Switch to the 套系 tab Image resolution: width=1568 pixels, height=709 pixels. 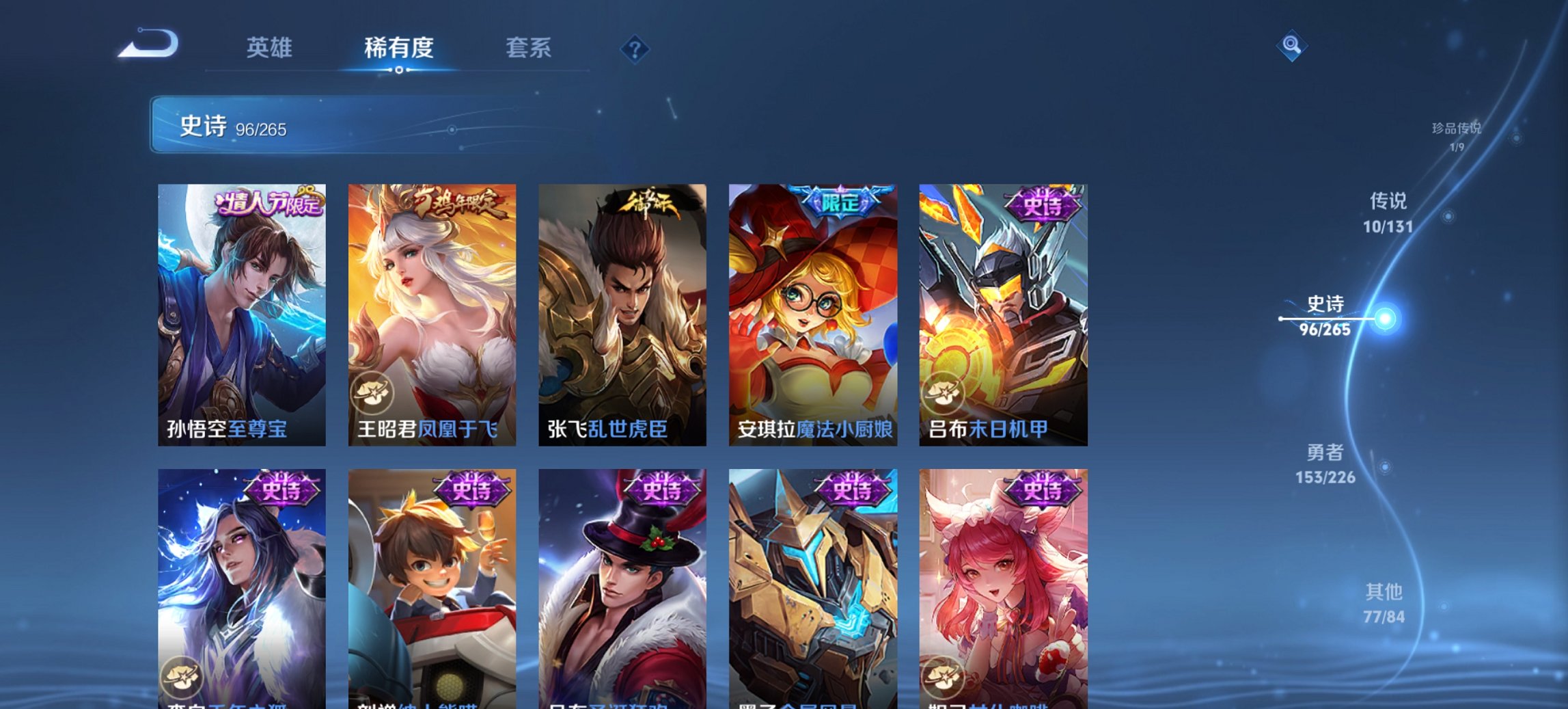coord(529,49)
